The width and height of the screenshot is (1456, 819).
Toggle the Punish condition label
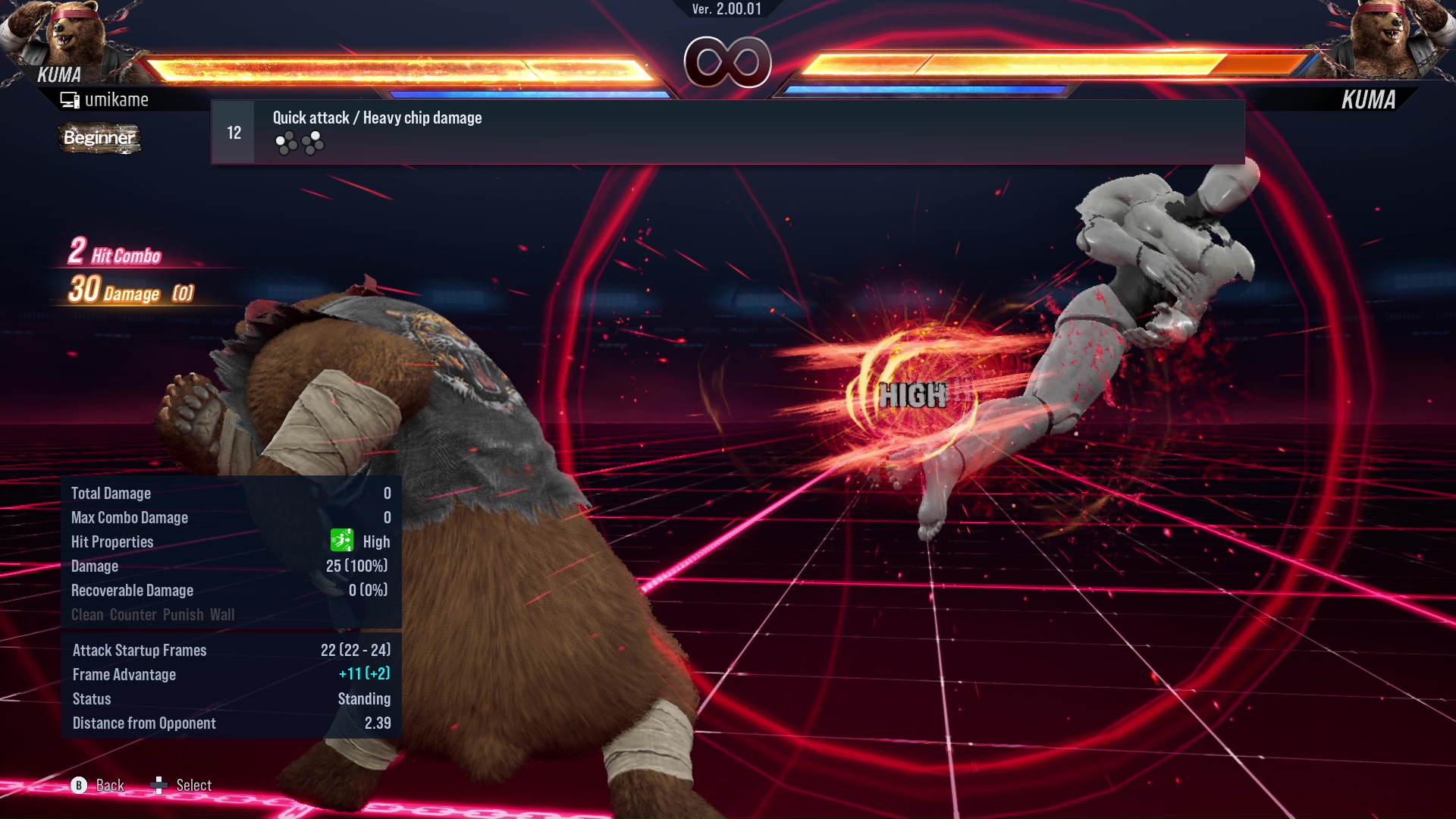coord(180,614)
